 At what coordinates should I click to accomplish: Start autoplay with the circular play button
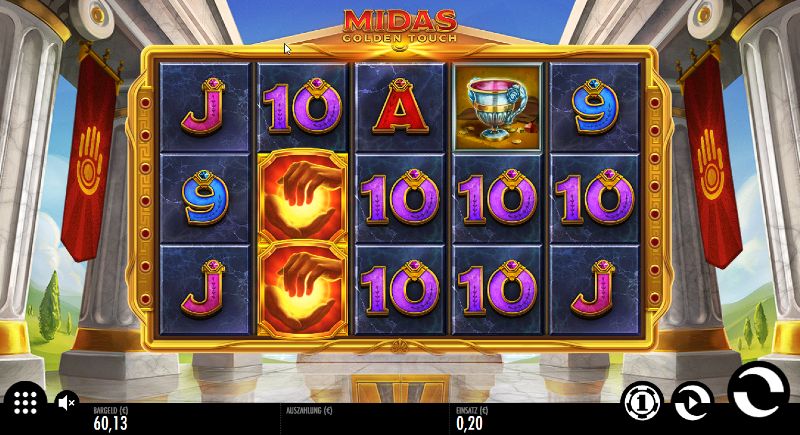point(692,402)
